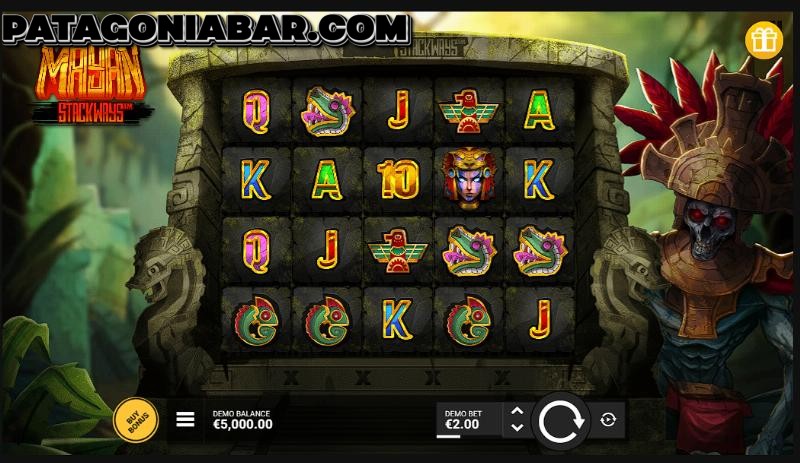Open the hamburger game menu
This screenshot has height=463, width=800.
(185, 420)
